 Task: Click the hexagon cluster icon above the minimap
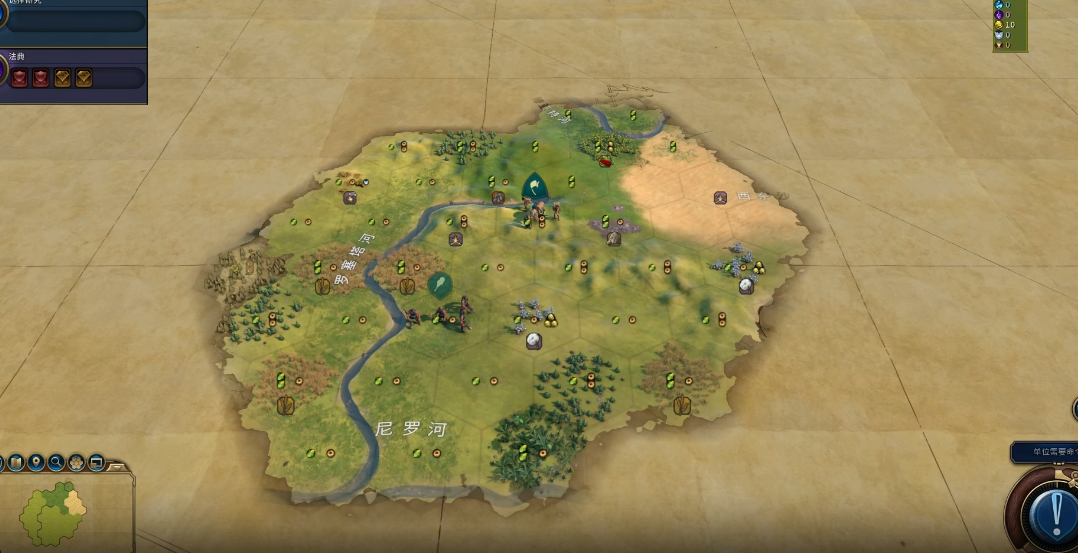tap(76, 462)
